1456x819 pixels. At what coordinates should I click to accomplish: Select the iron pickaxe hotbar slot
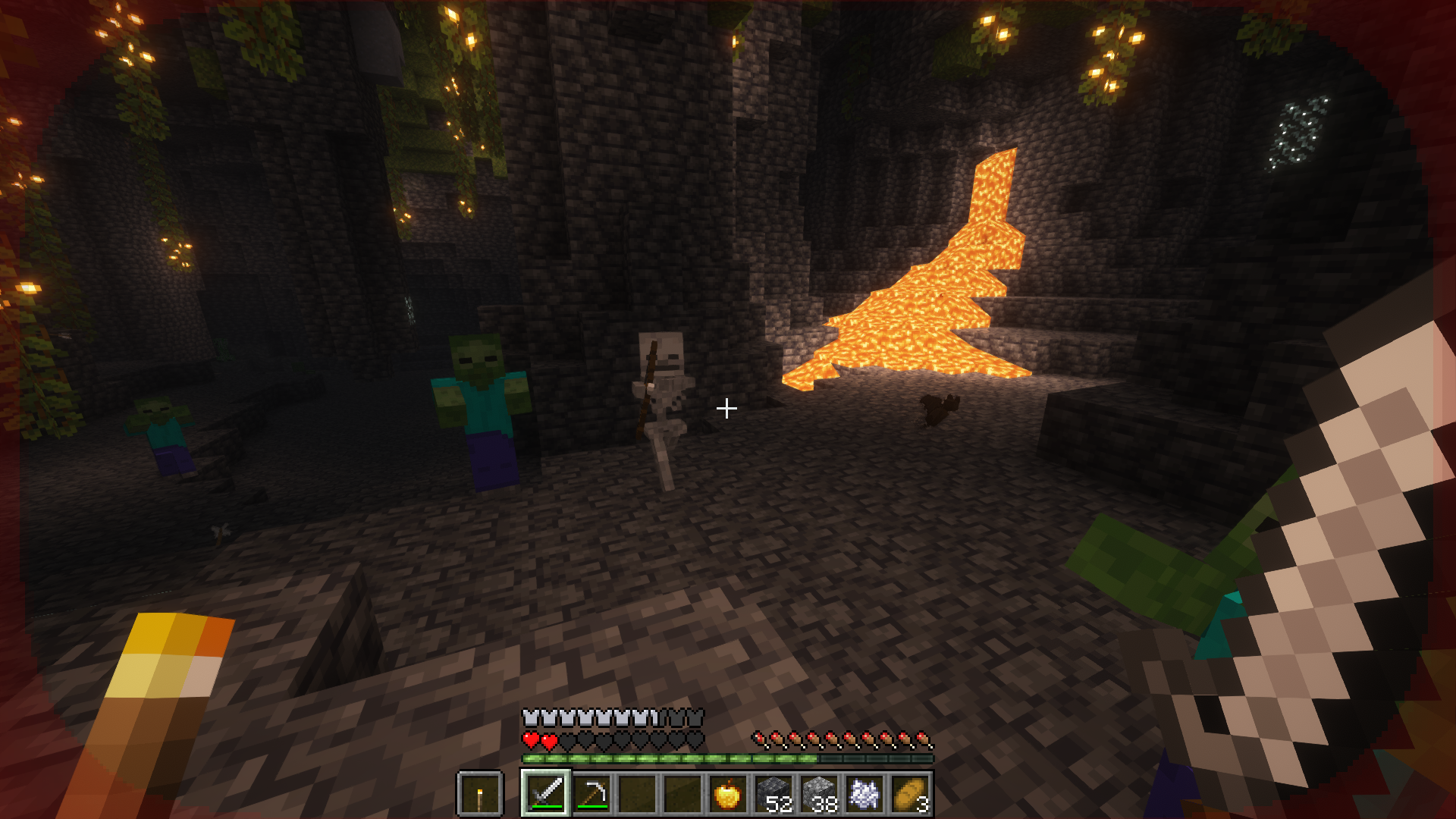click(x=591, y=793)
